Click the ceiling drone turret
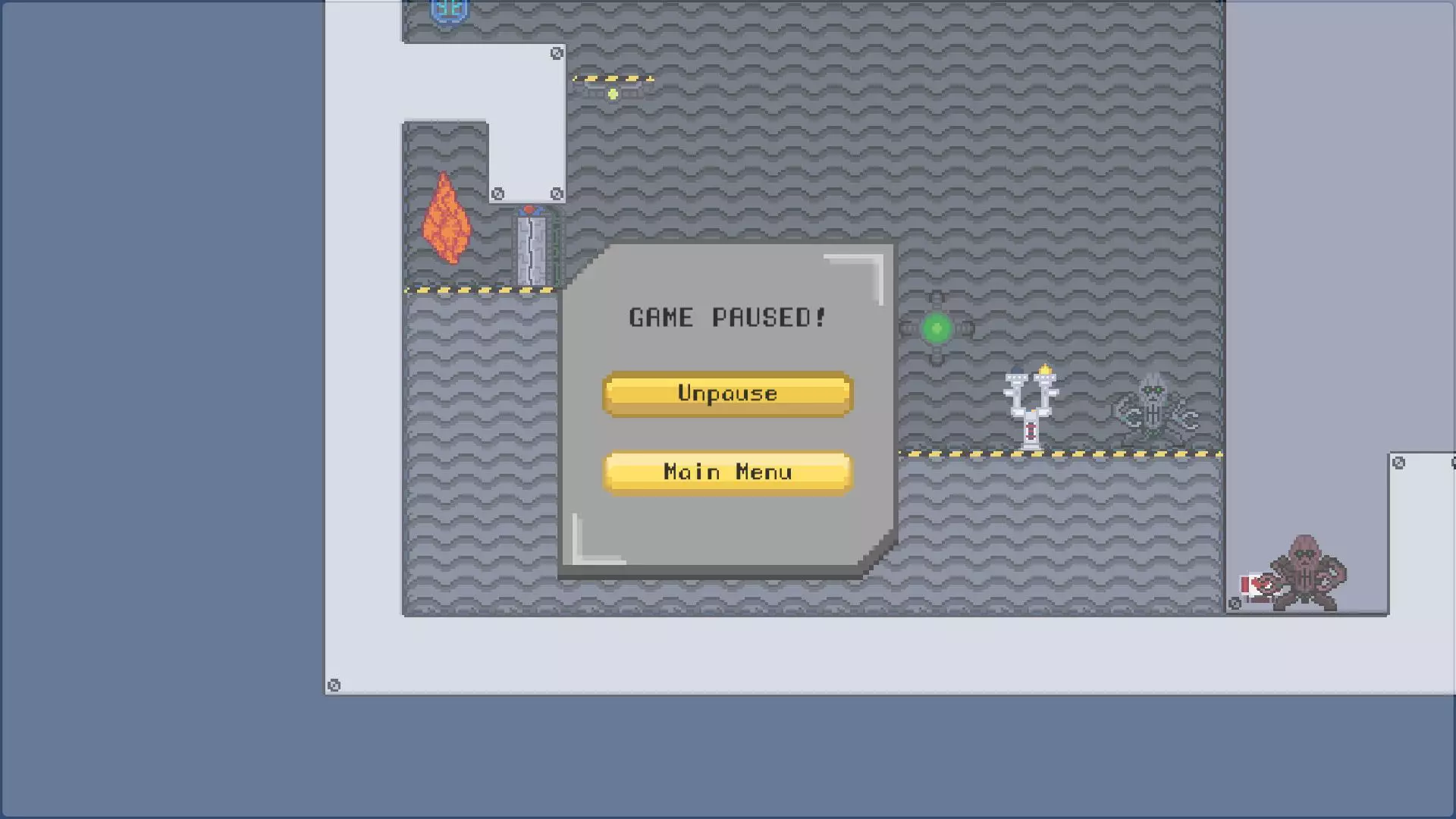Image resolution: width=1456 pixels, height=819 pixels. (611, 86)
